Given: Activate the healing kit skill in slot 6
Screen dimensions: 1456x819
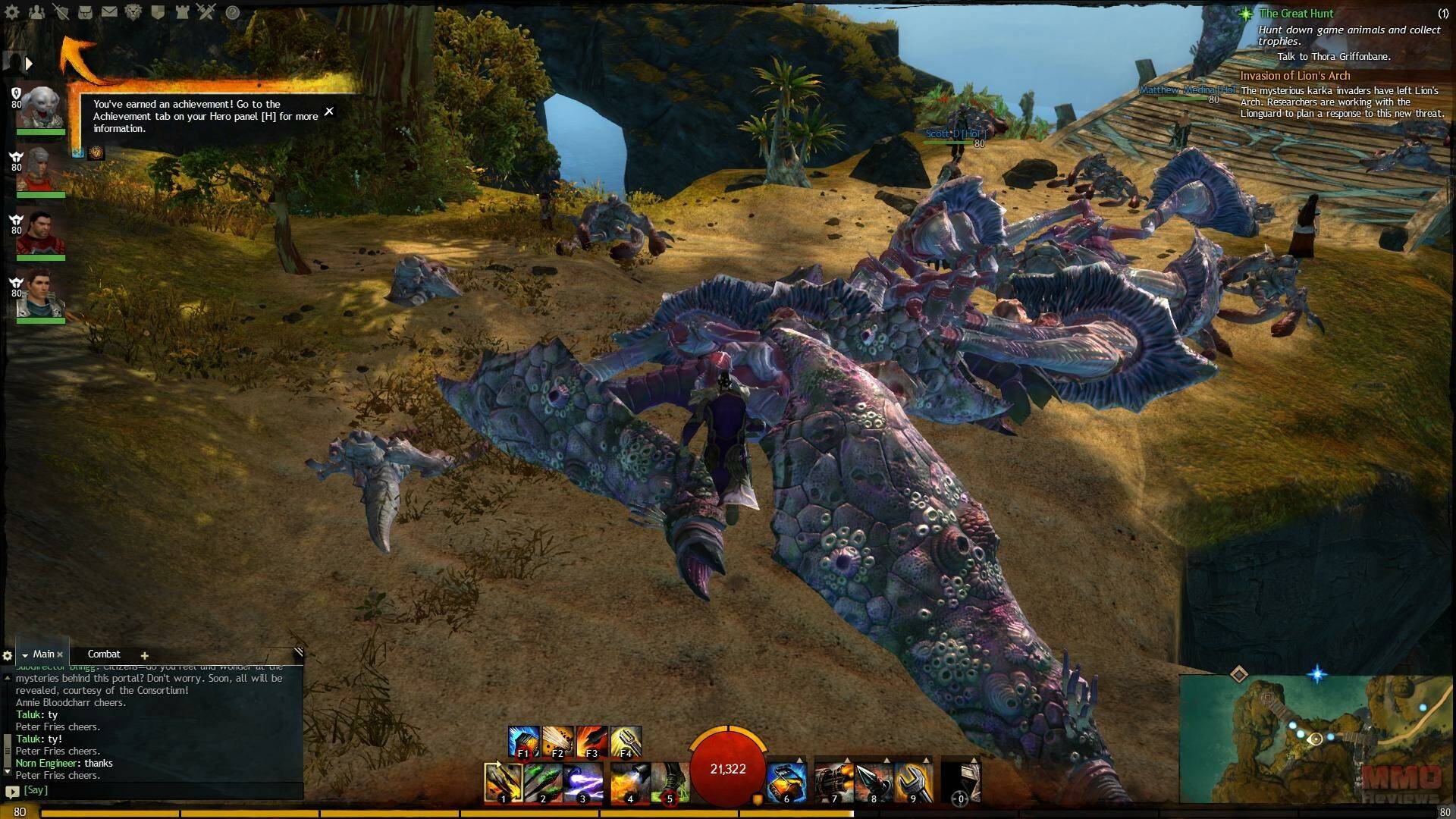Looking at the screenshot, I should point(786,783).
